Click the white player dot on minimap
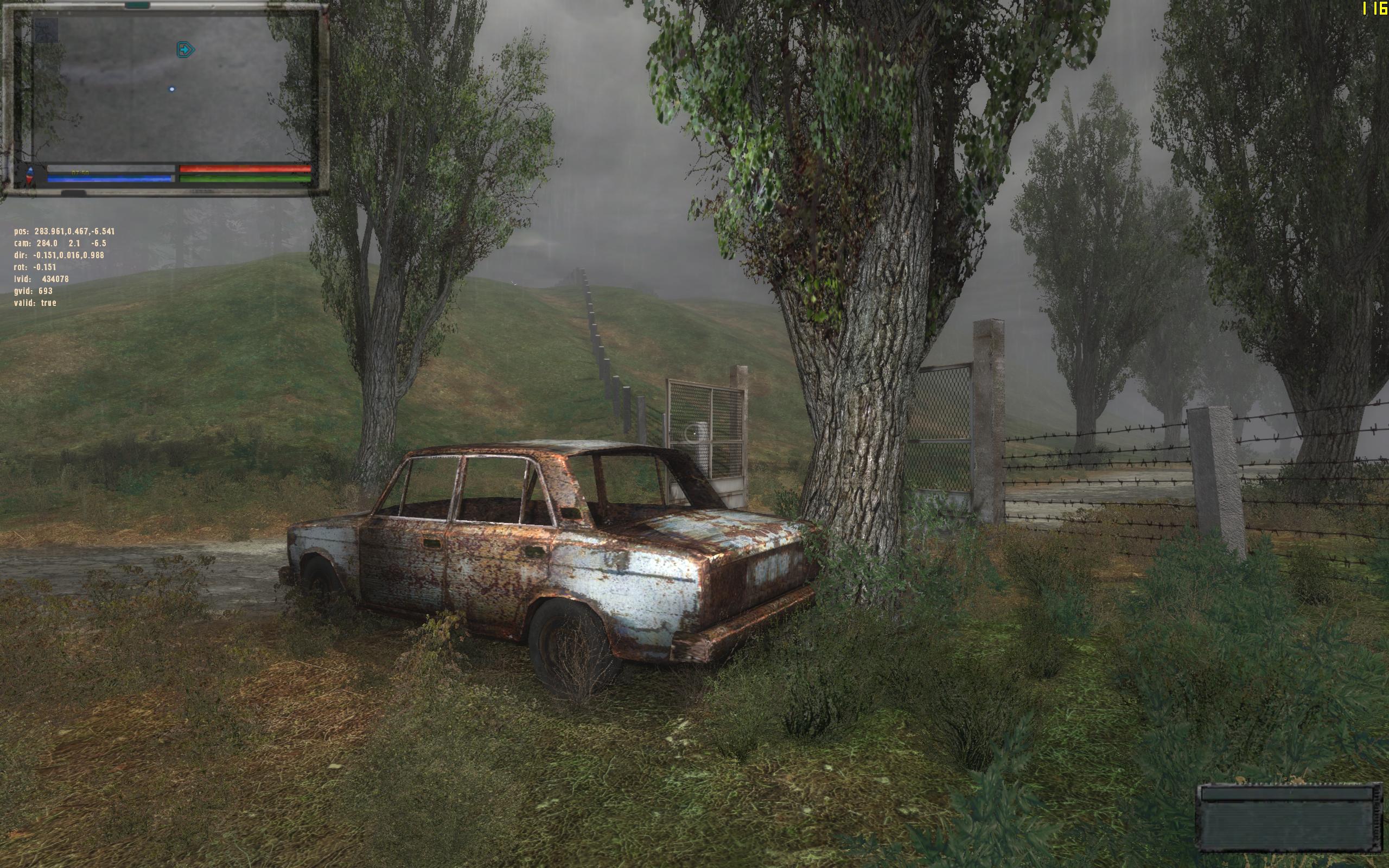This screenshot has width=1389, height=868. 171,90
